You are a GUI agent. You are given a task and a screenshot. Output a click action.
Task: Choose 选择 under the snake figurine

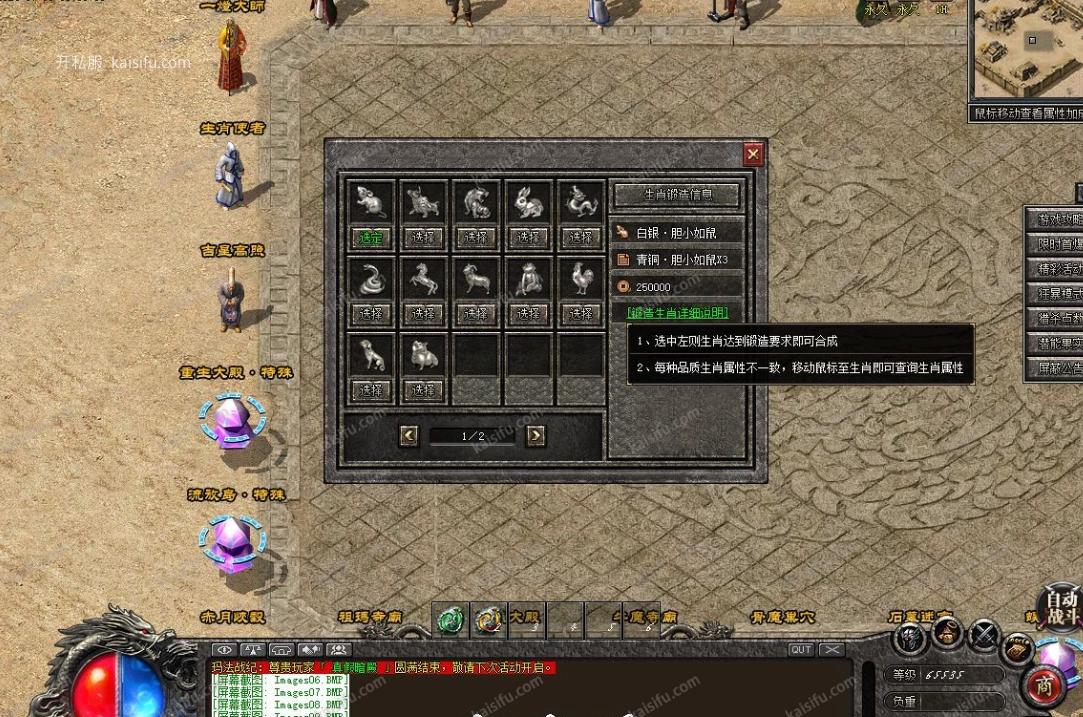(x=371, y=313)
